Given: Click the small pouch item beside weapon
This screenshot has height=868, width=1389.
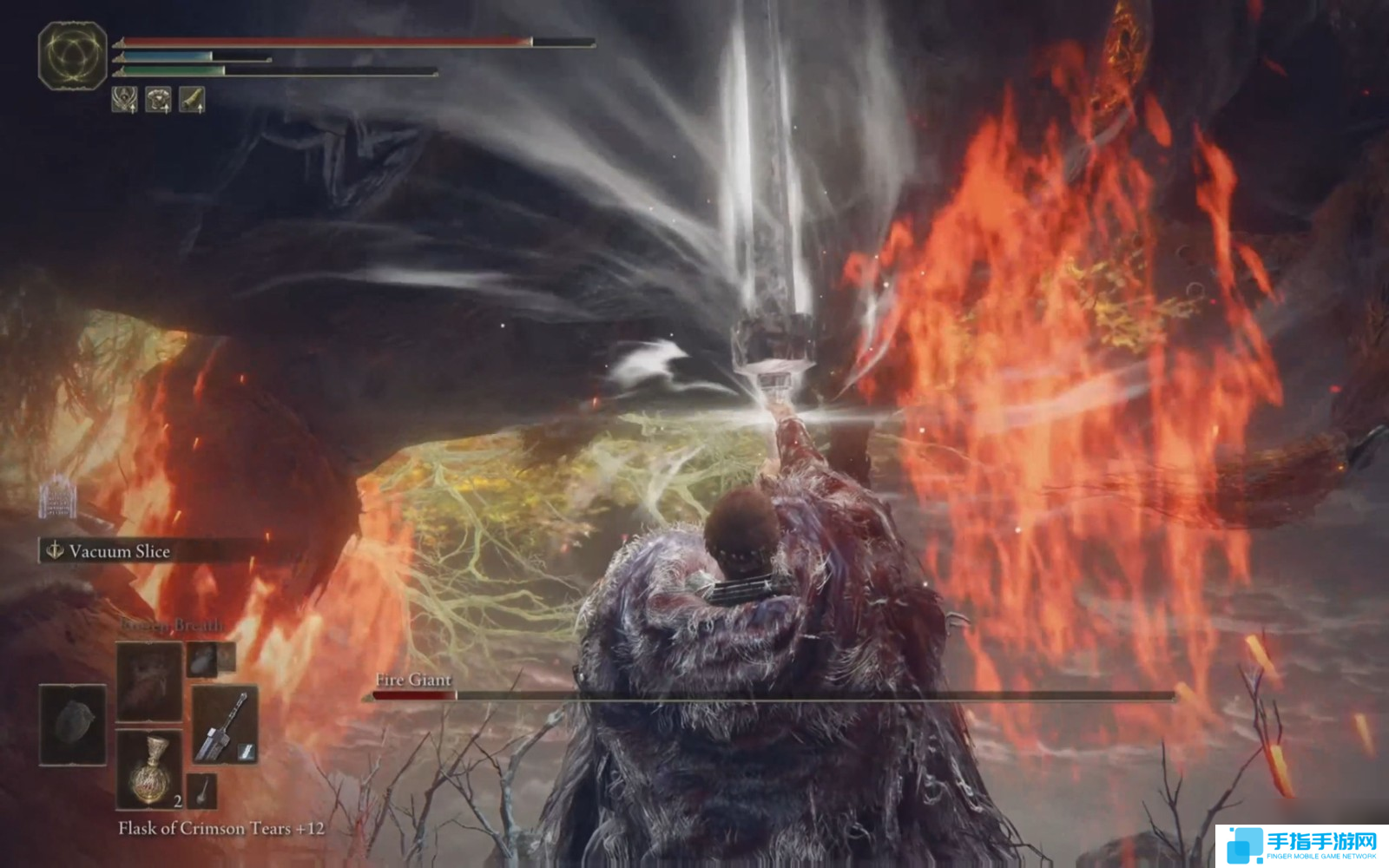Looking at the screenshot, I should pos(202,790).
